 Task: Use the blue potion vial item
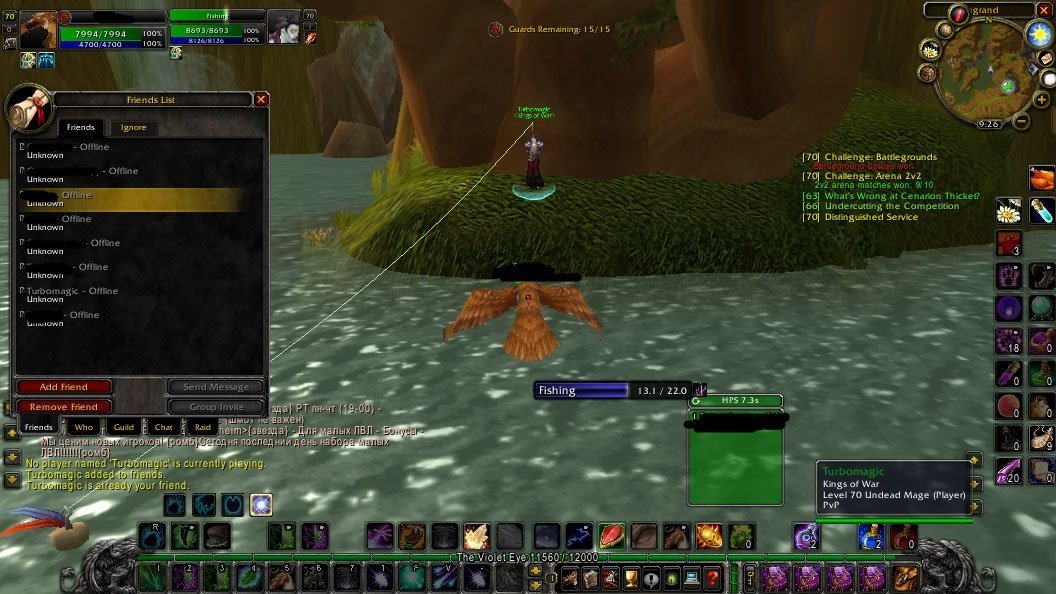(x=1041, y=210)
